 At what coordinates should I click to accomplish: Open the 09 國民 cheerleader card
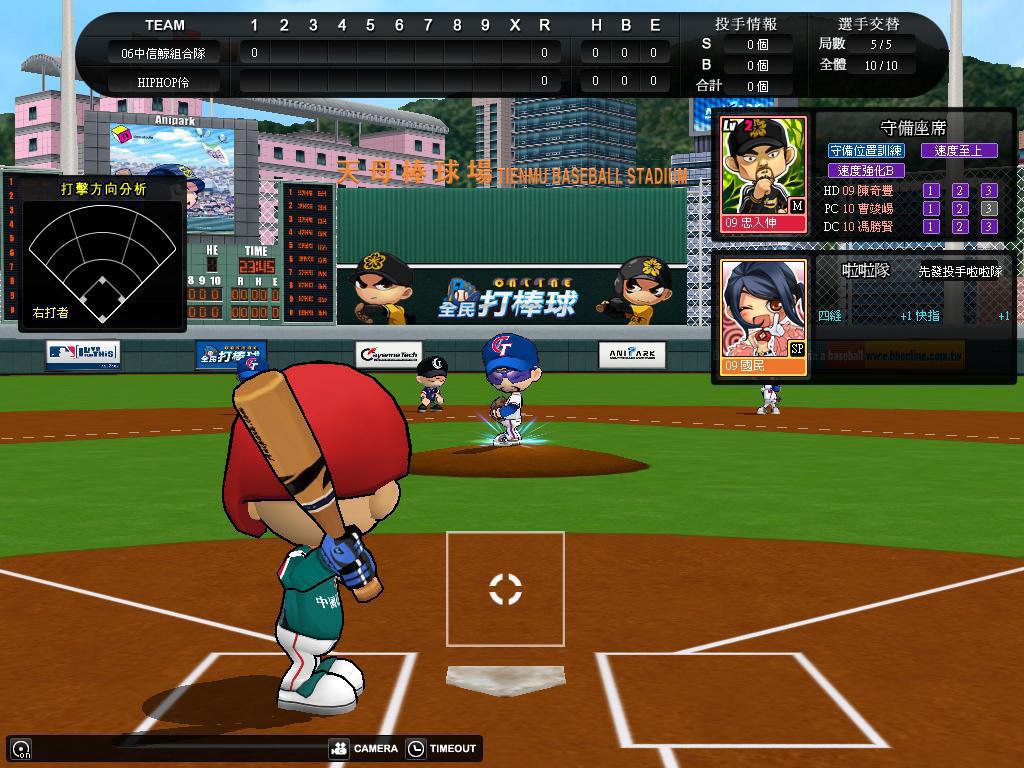(x=763, y=317)
